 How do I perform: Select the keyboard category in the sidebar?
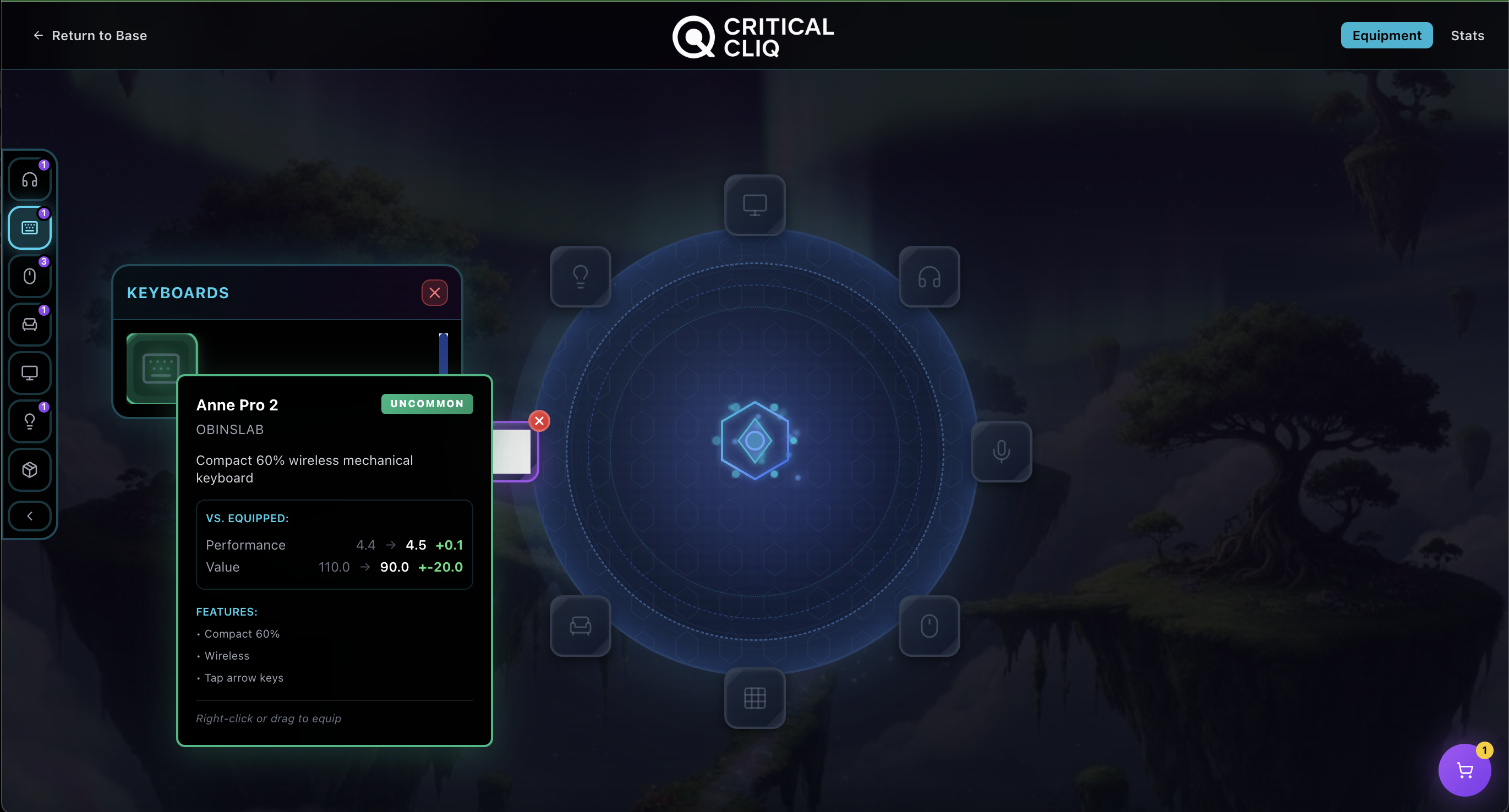29,228
